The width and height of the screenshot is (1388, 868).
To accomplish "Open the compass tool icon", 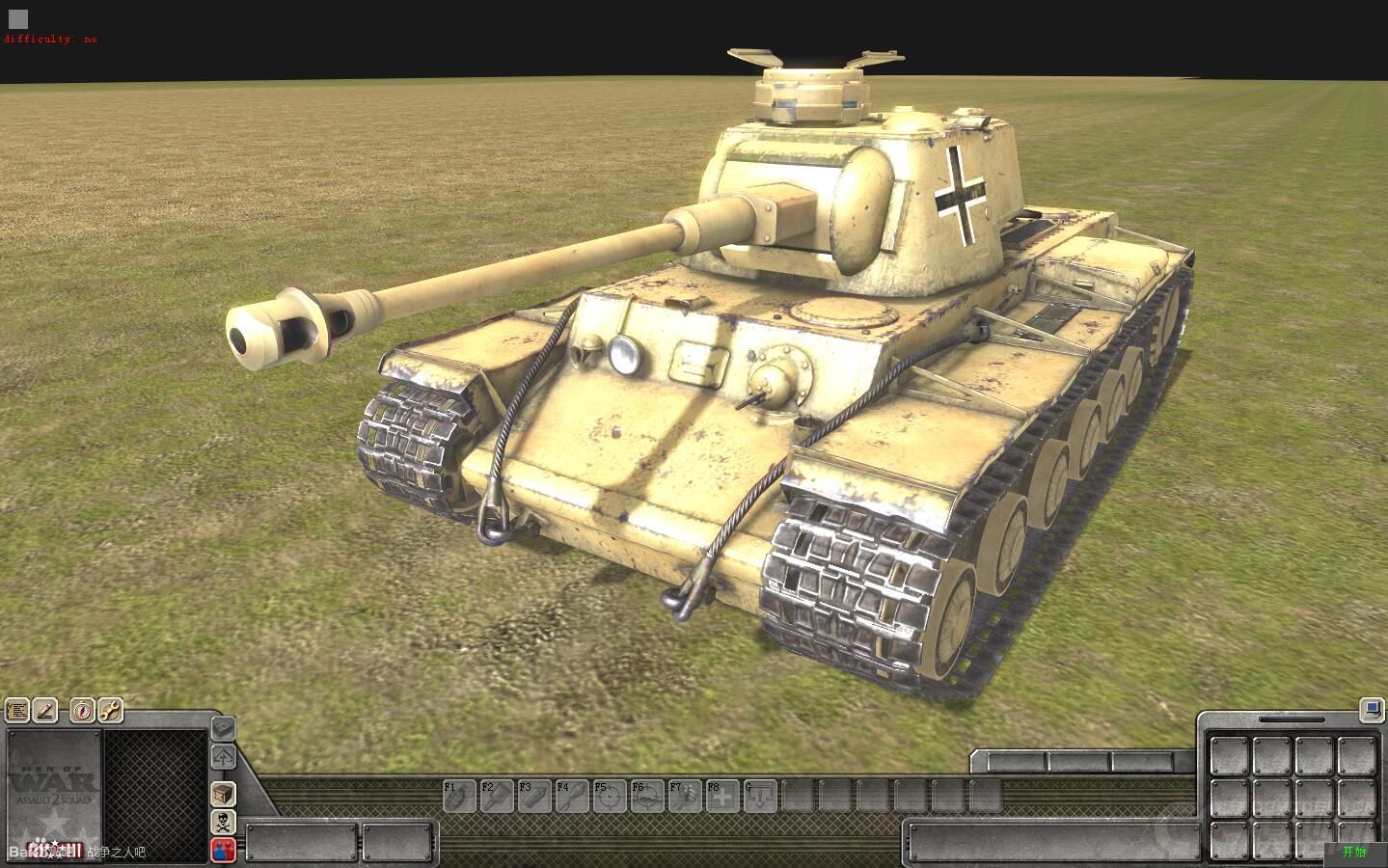I will pyautogui.click(x=82, y=712).
